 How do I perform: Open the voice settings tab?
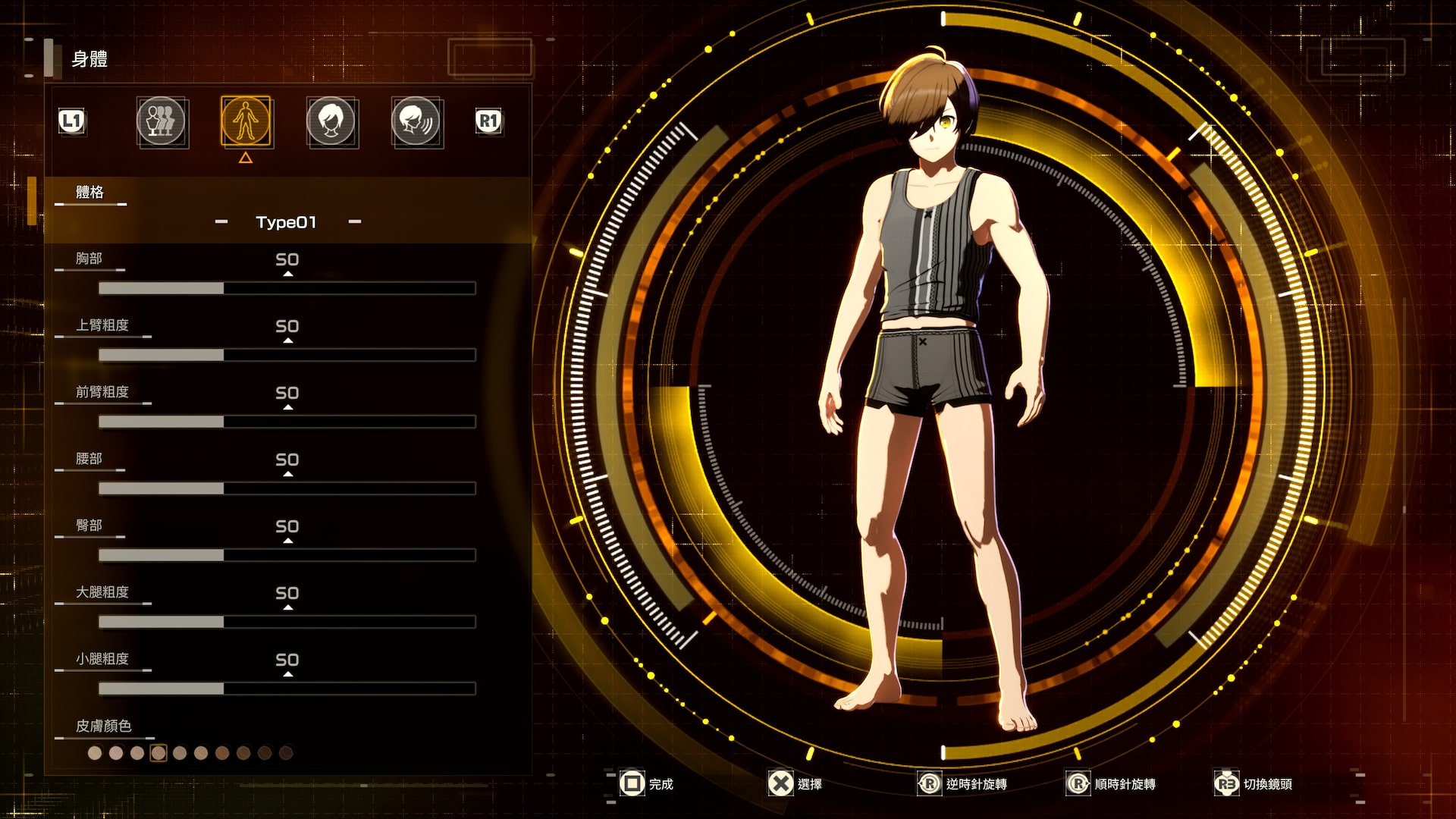tap(416, 121)
